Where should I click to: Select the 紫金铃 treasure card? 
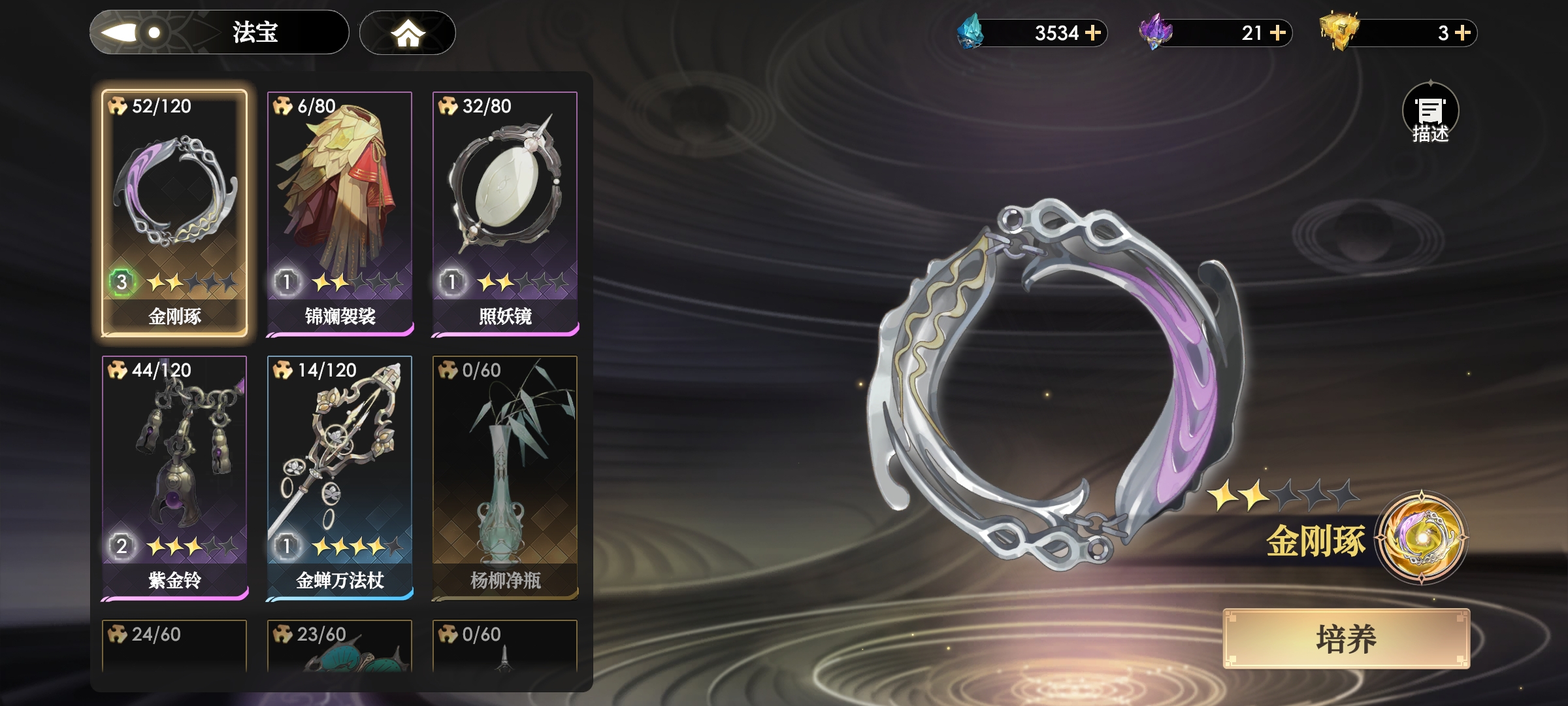point(174,477)
